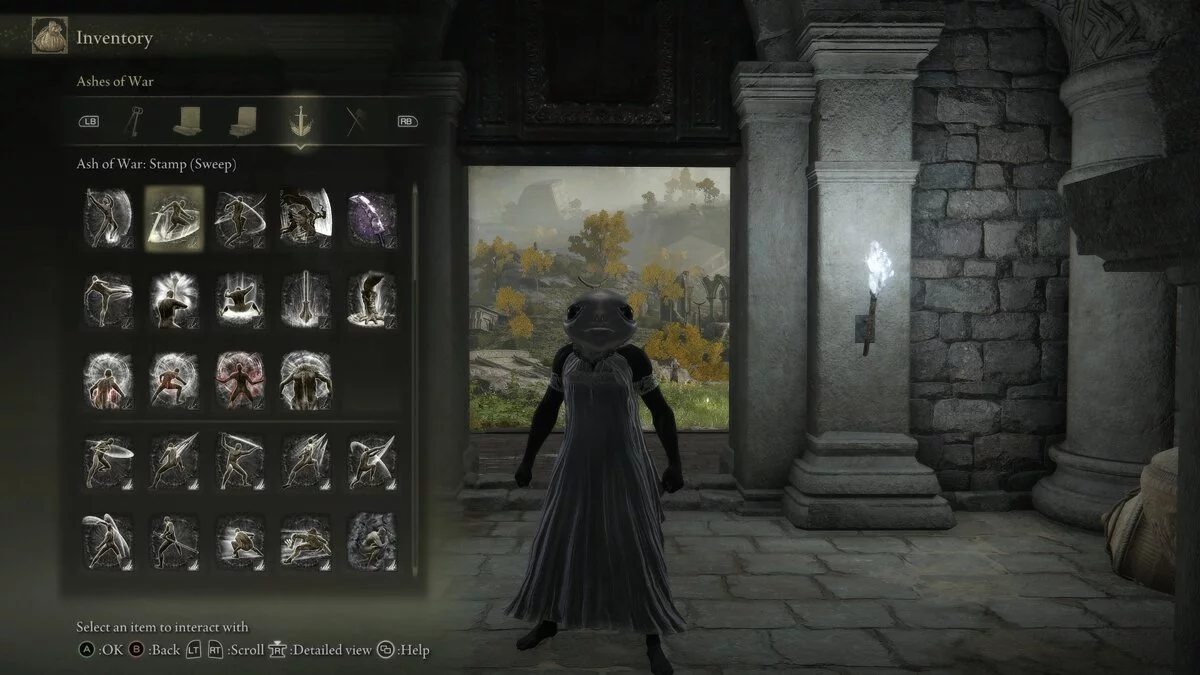
Task: Choose the purple glowing axe blade ash
Action: (371, 217)
